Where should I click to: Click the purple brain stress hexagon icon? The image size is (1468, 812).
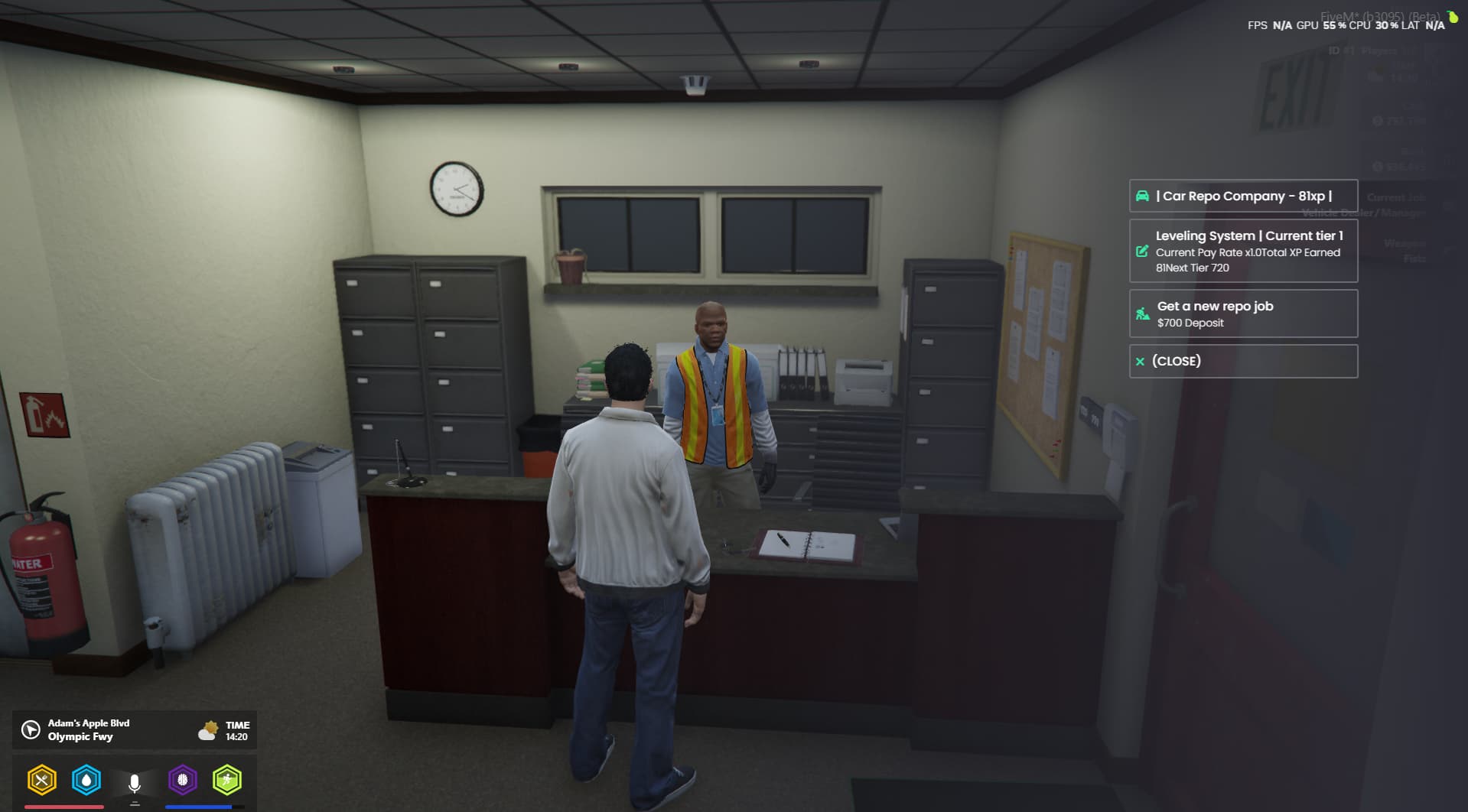182,781
